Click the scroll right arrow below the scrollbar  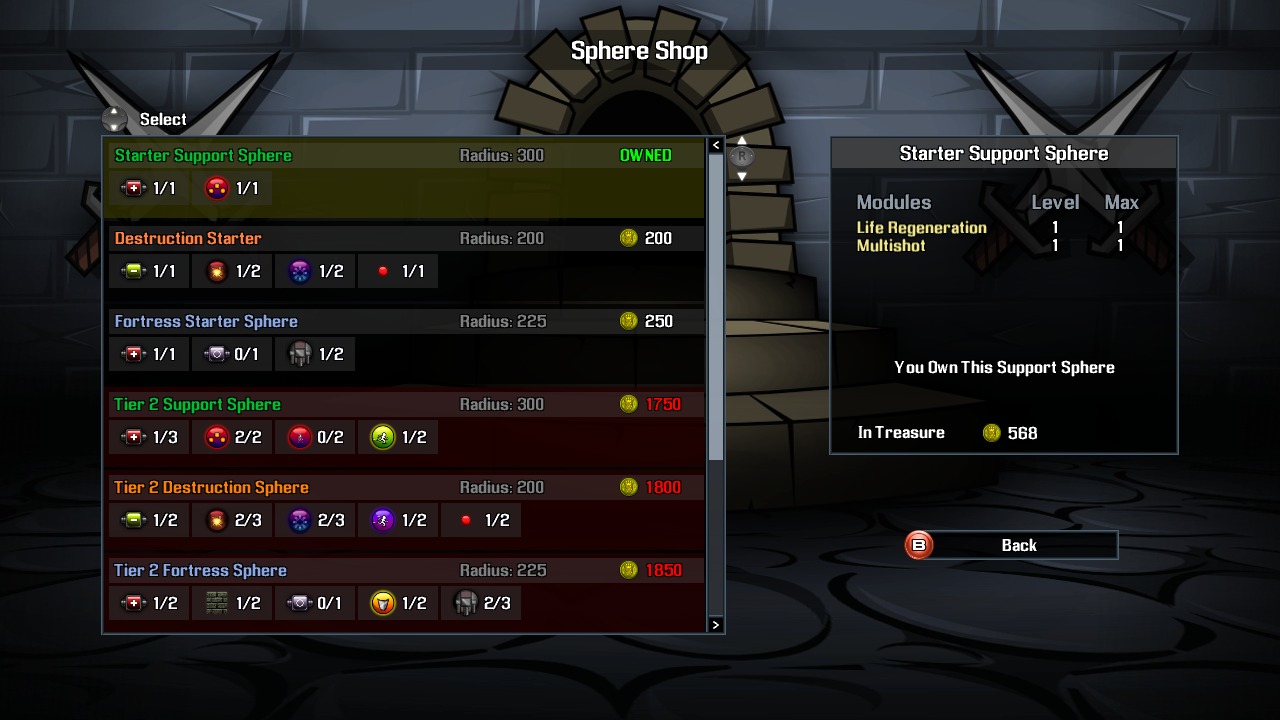tap(715, 625)
